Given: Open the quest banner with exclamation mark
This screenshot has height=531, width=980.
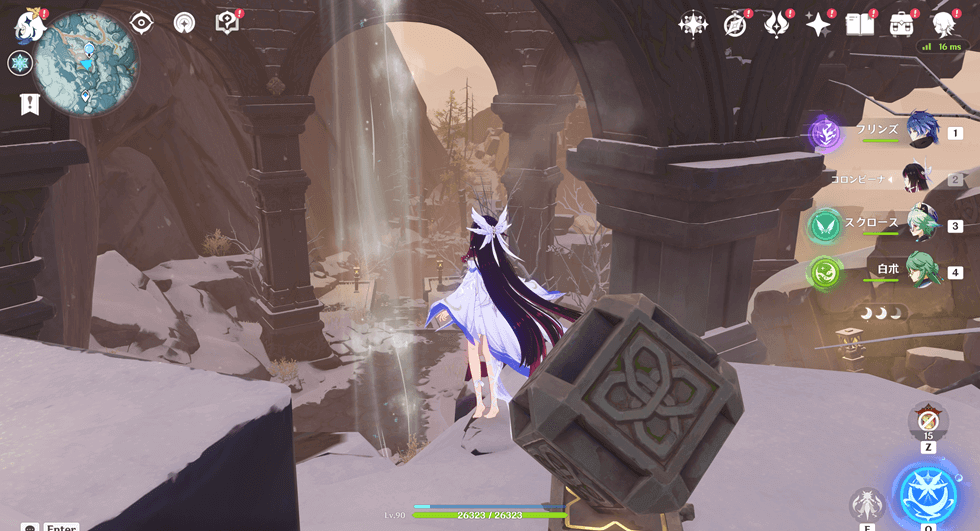Looking at the screenshot, I should 30,103.
